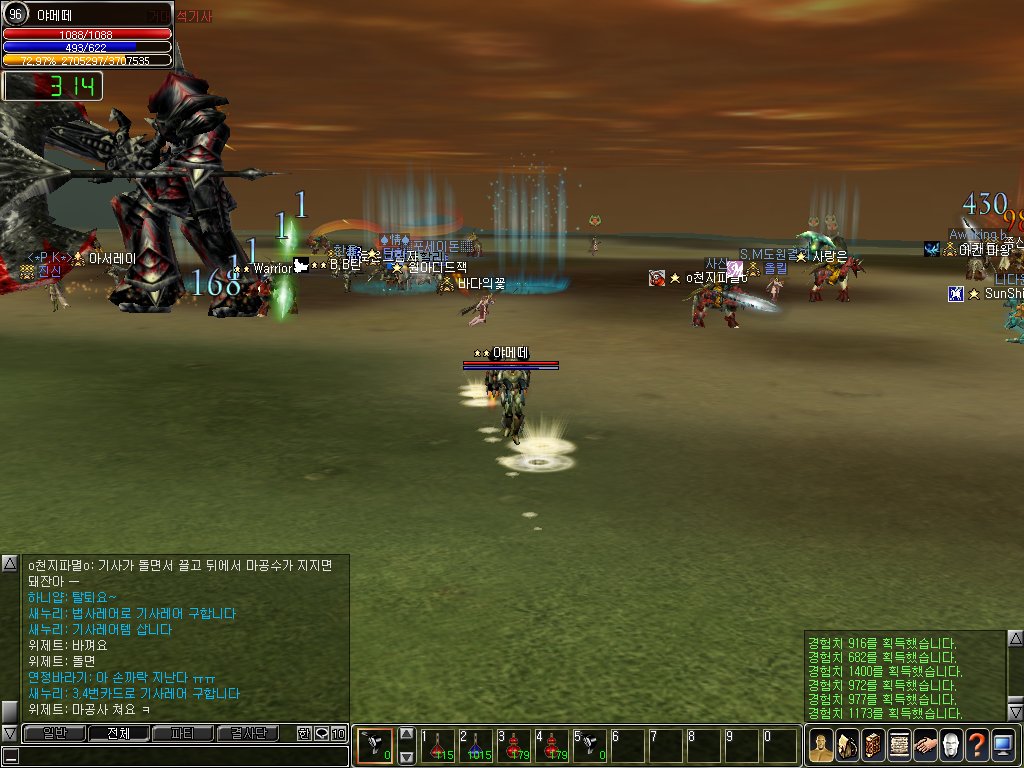Select the feathered item in hotbar slot 5

[x=589, y=746]
